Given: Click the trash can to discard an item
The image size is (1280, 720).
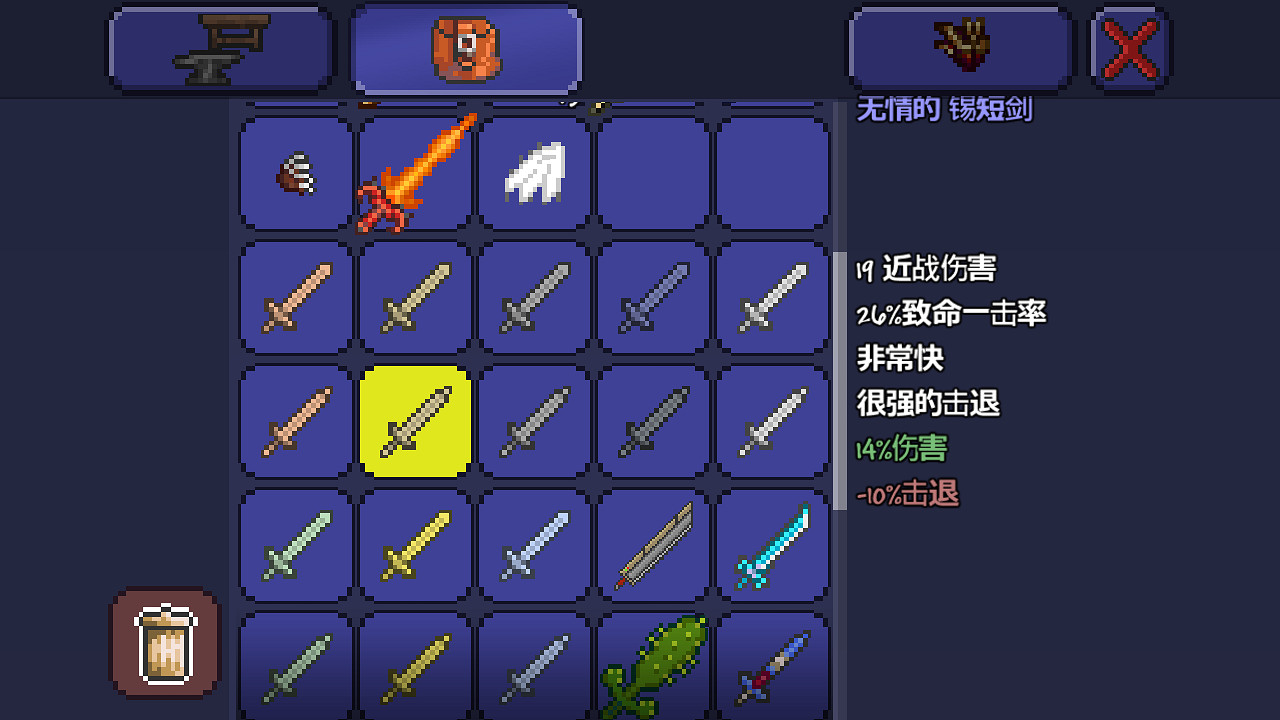Looking at the screenshot, I should [x=164, y=641].
